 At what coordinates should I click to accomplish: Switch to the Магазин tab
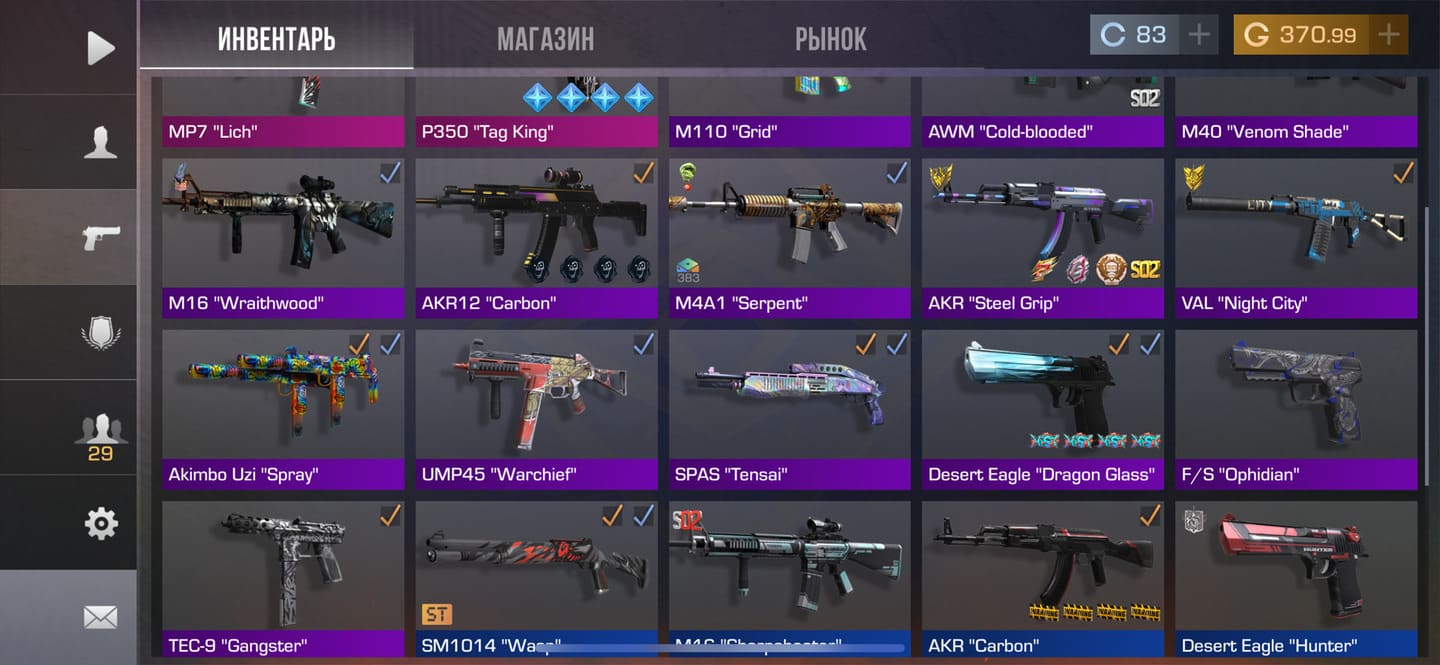(x=545, y=38)
